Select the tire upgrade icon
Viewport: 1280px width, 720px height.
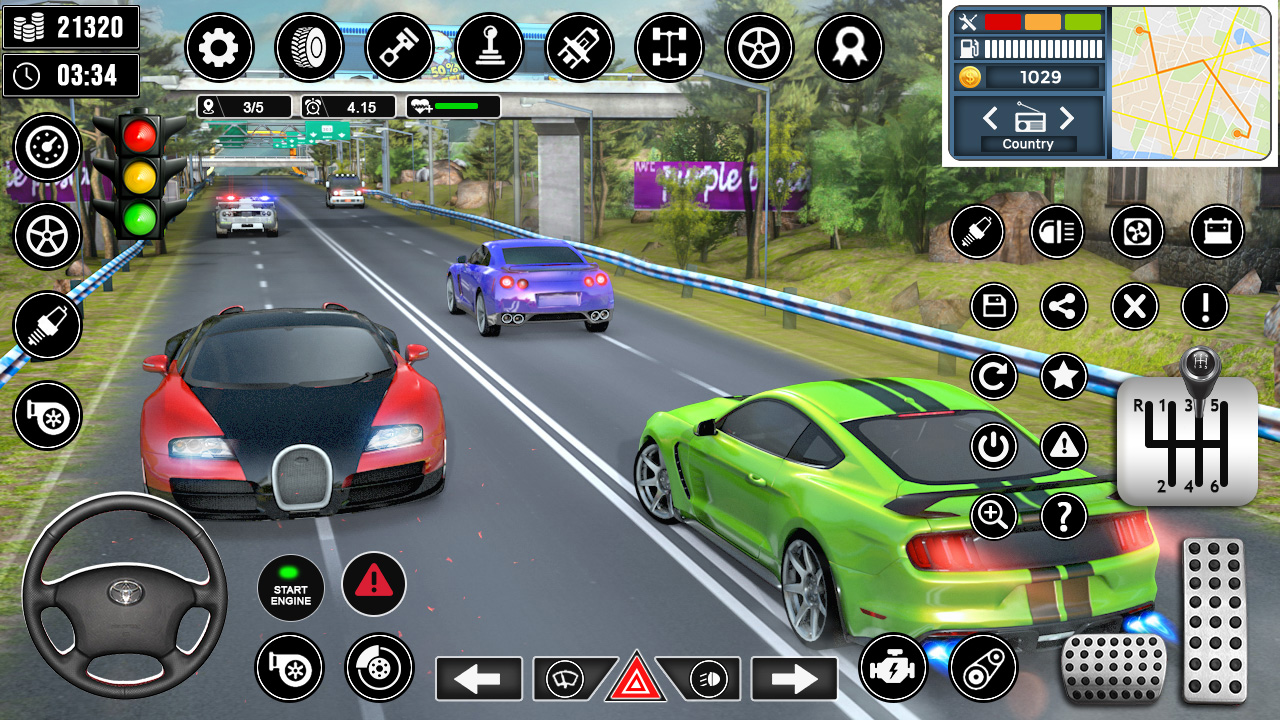(x=310, y=47)
